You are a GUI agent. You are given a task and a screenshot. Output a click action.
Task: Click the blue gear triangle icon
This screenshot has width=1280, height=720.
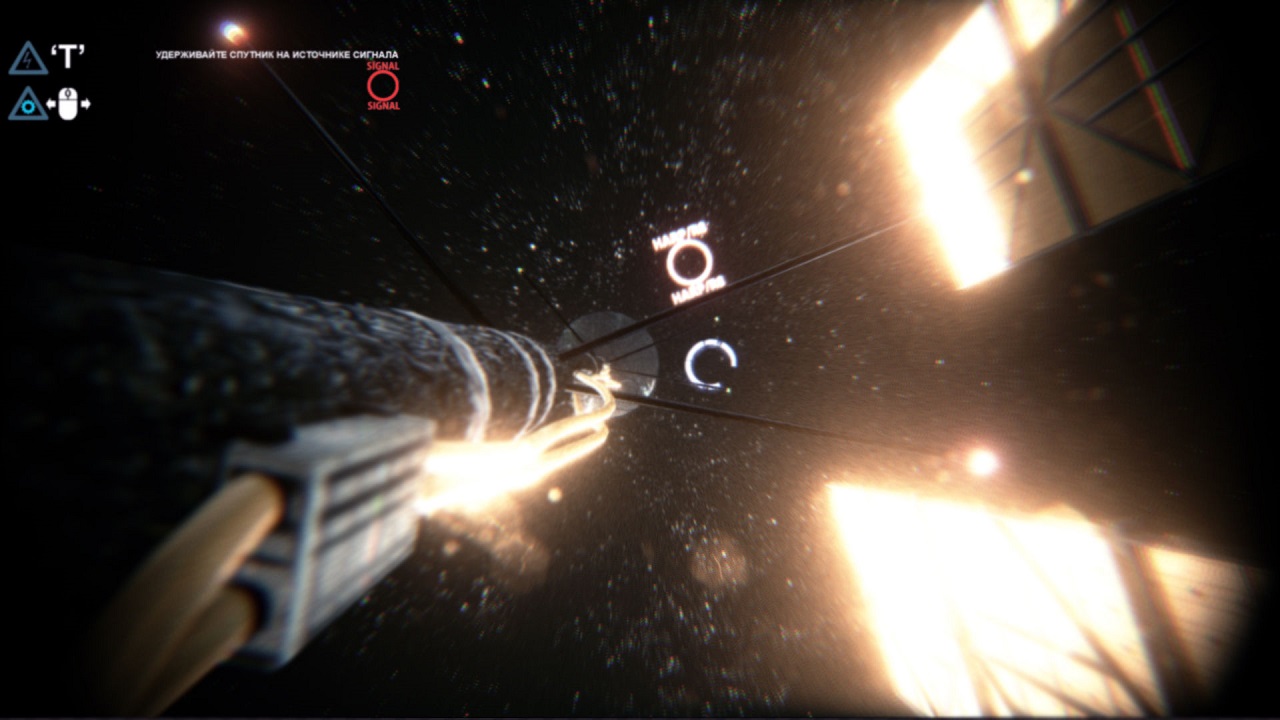point(27,103)
